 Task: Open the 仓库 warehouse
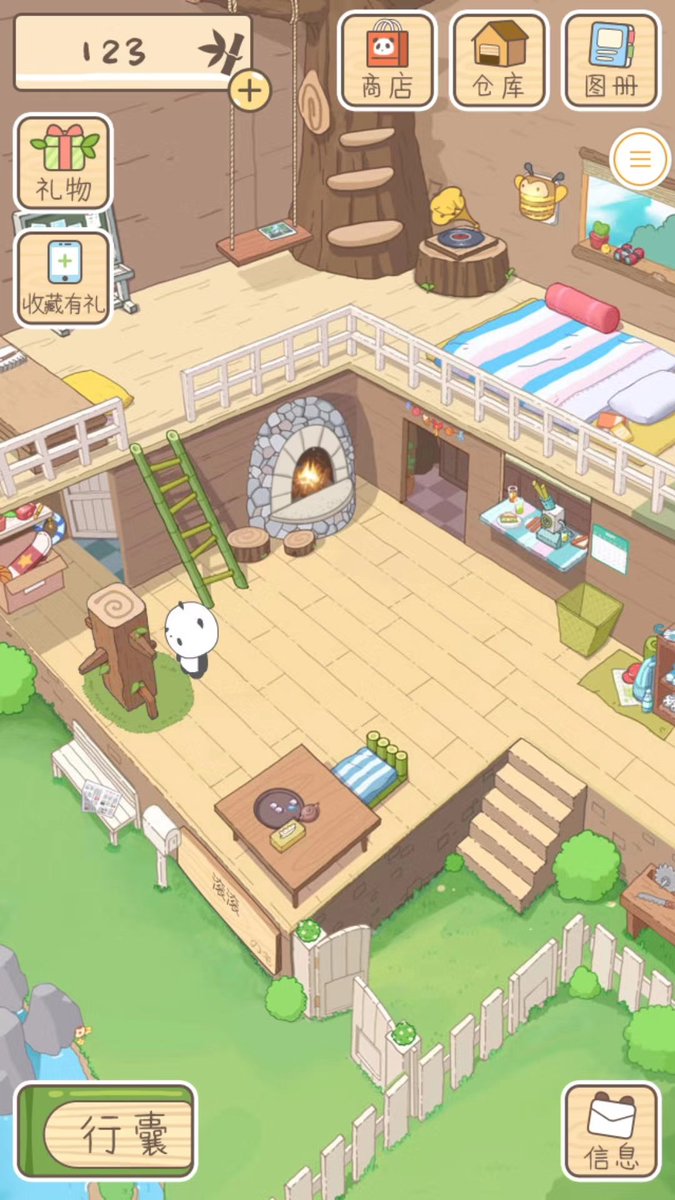point(499,60)
